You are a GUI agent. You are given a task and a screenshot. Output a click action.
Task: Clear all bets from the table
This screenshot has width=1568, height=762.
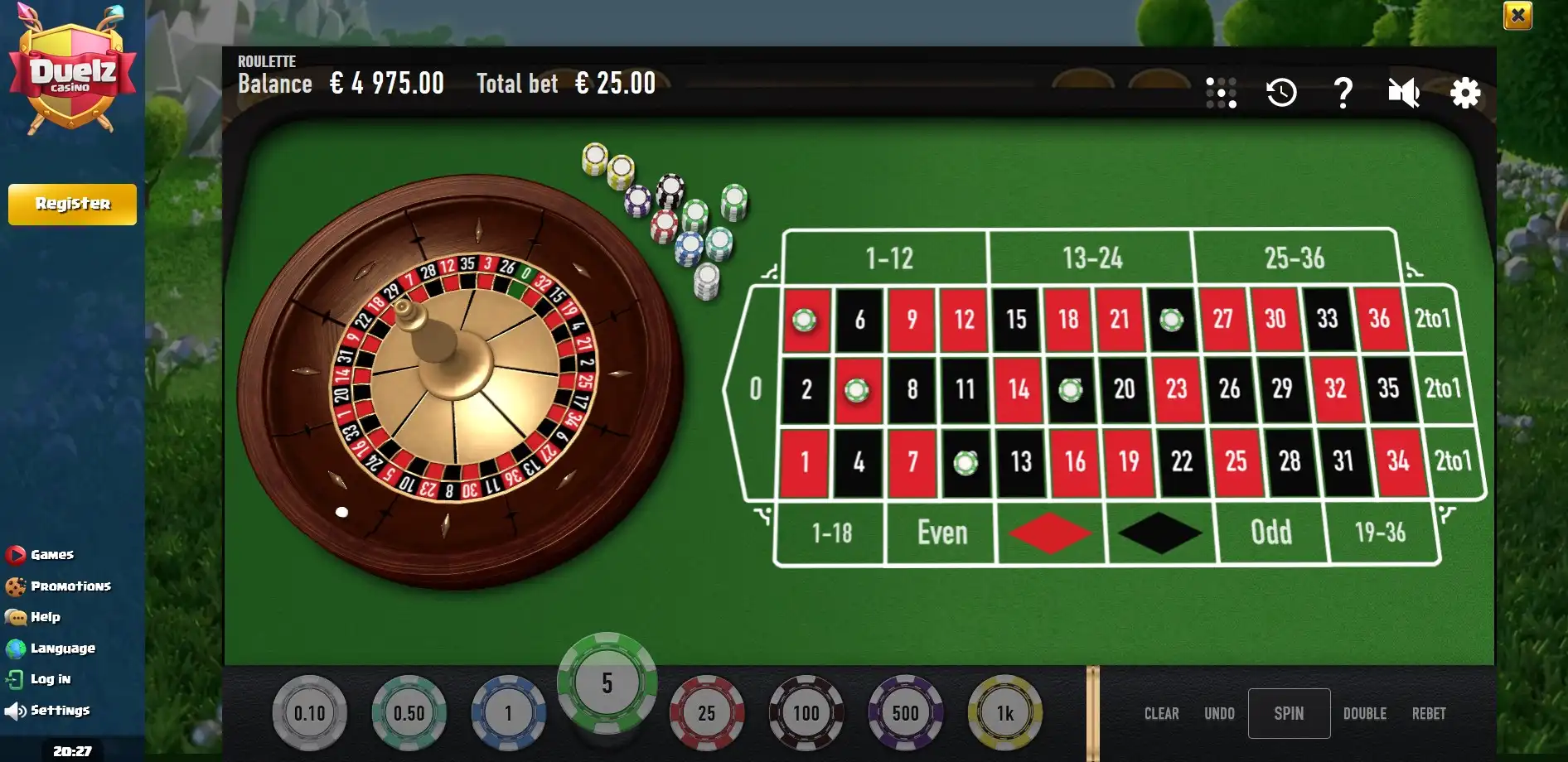click(1161, 713)
